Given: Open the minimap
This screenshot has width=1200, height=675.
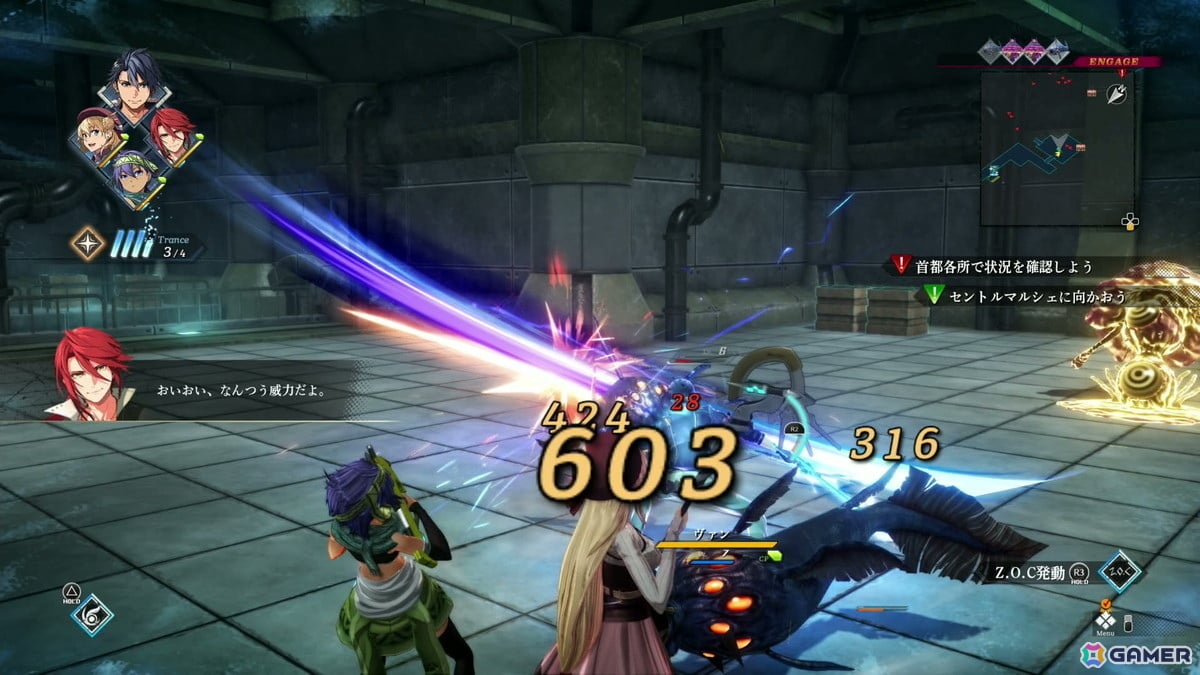Looking at the screenshot, I should [1056, 148].
